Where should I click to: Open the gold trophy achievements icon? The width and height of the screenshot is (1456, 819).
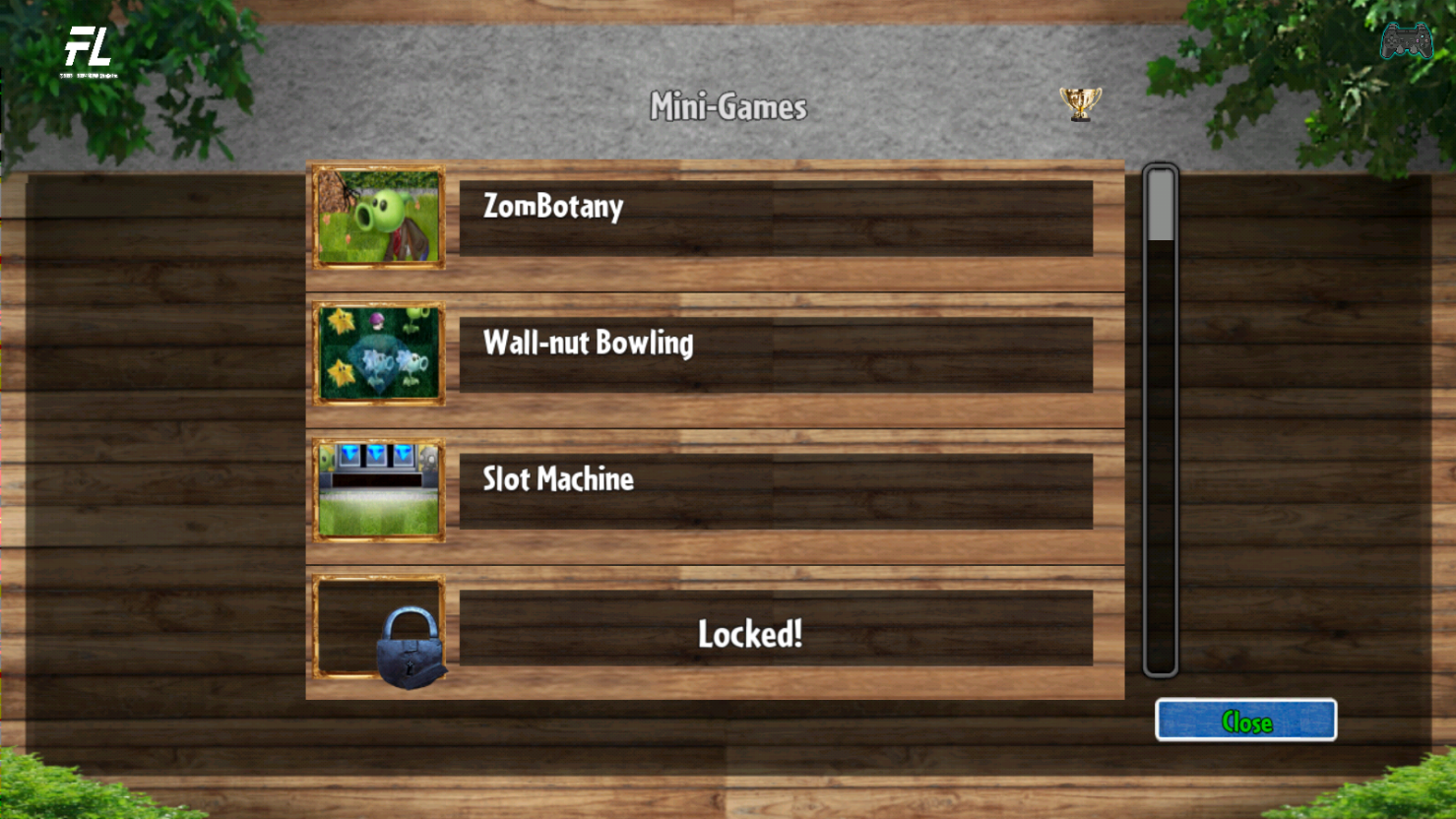point(1080,103)
